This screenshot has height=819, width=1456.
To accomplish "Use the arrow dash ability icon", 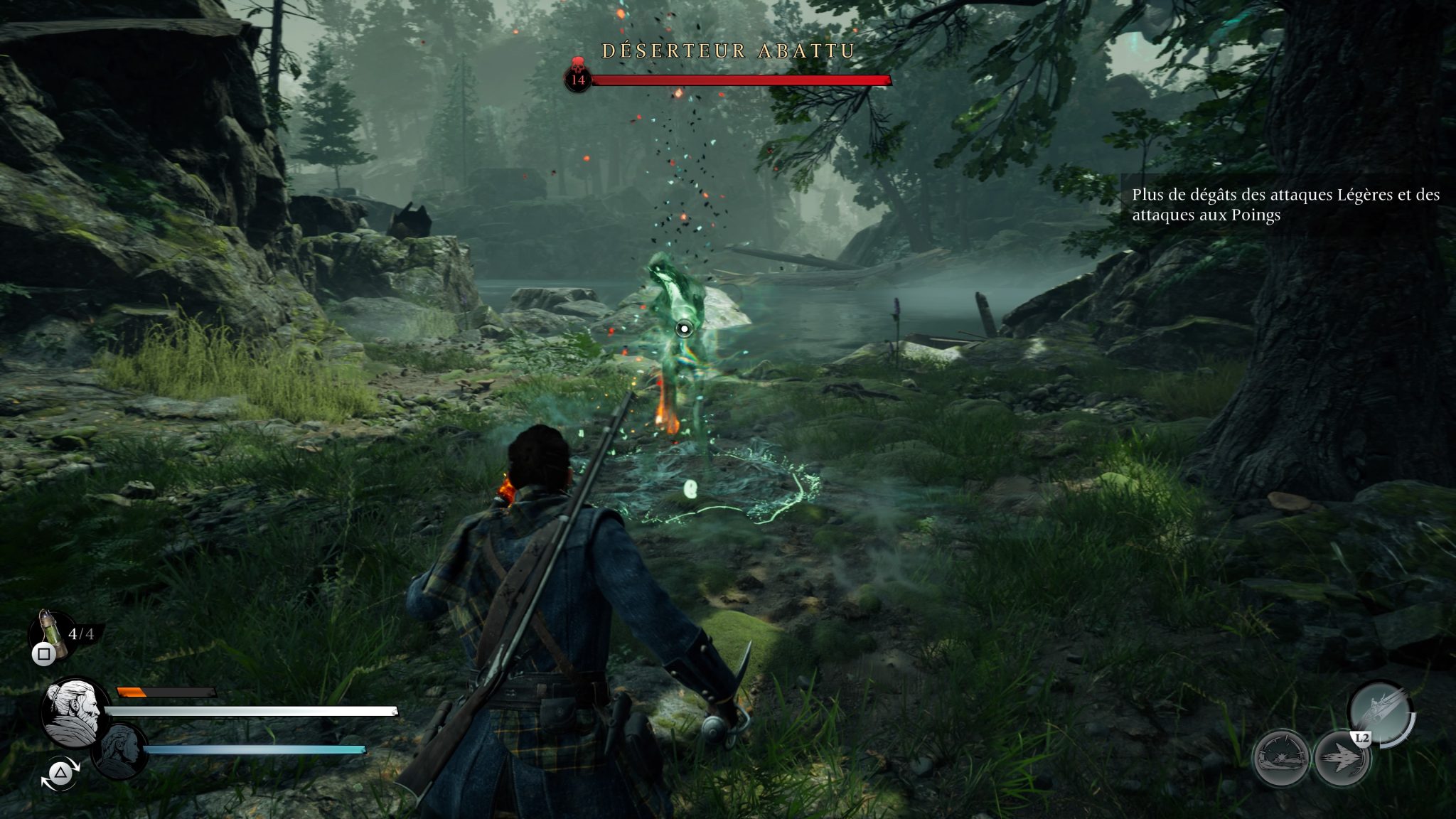I will [1342, 758].
